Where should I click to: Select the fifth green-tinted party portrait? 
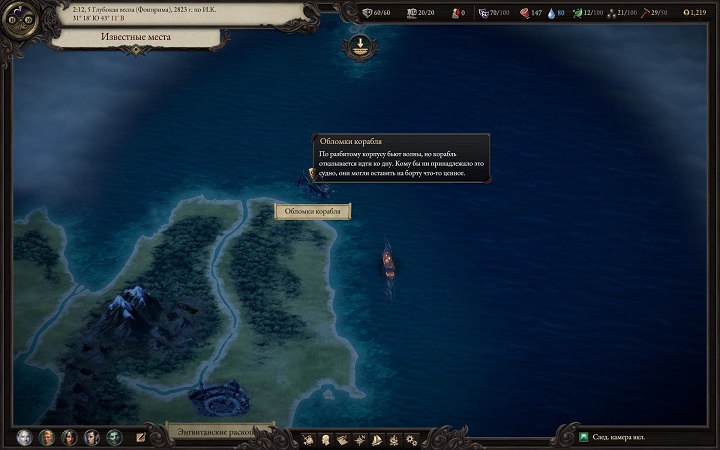(x=115, y=437)
